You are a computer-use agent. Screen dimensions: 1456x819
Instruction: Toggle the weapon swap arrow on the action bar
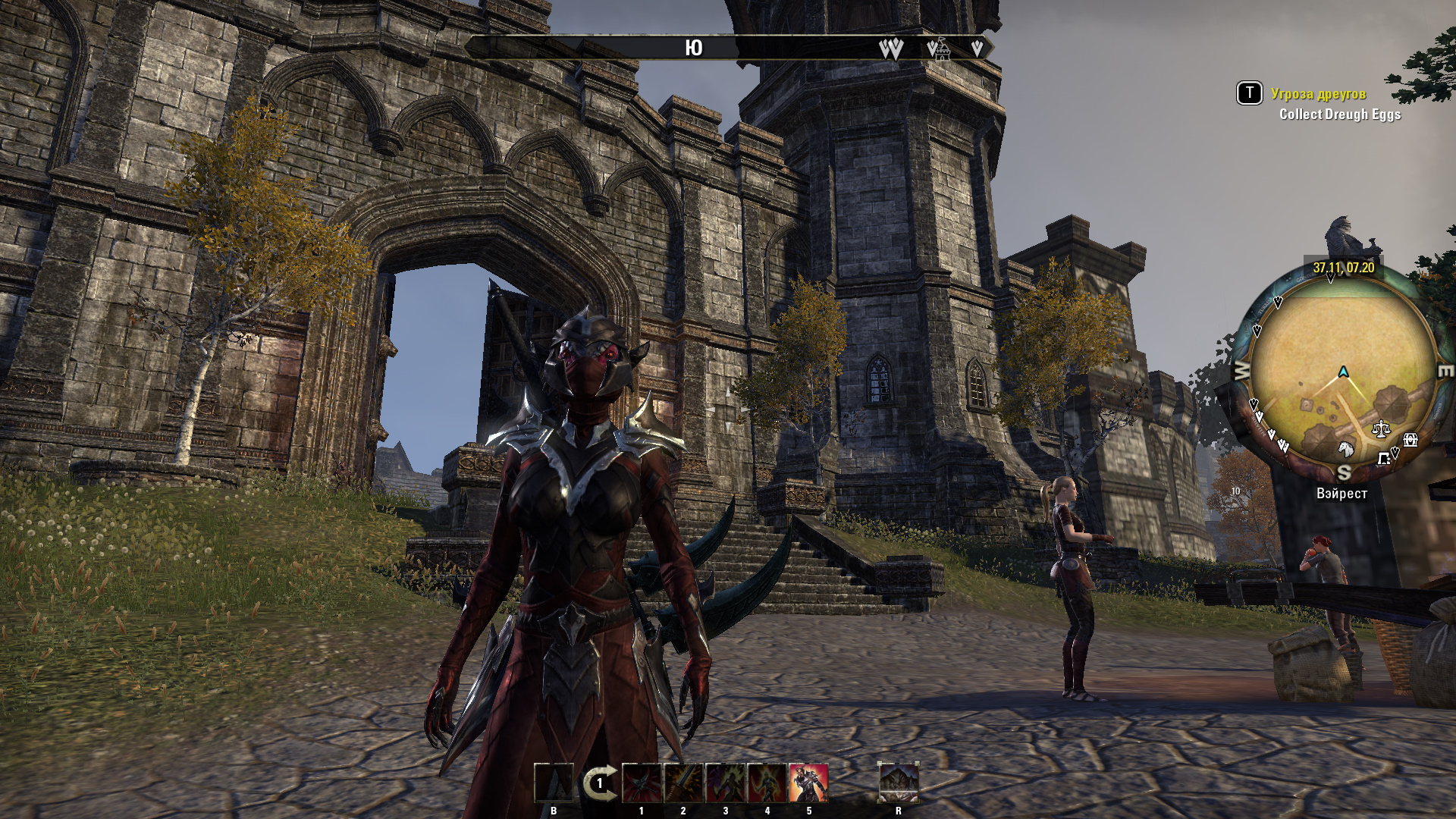pyautogui.click(x=601, y=781)
